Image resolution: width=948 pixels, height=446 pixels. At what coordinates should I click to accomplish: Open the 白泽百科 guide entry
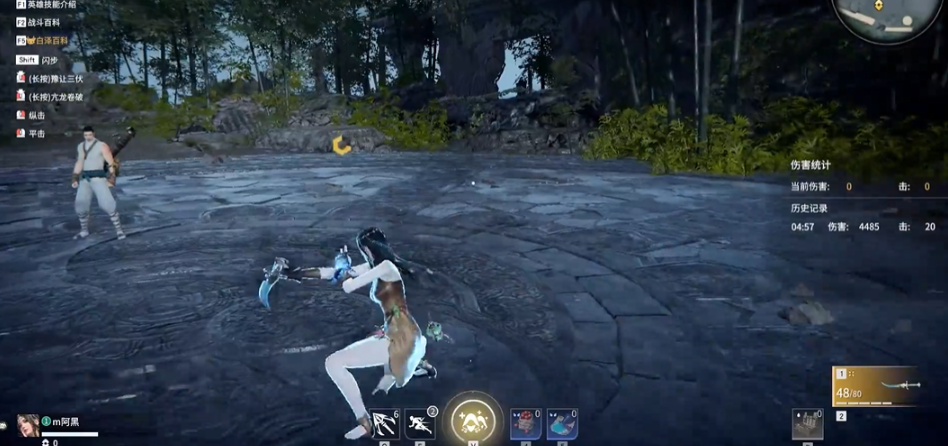point(49,41)
